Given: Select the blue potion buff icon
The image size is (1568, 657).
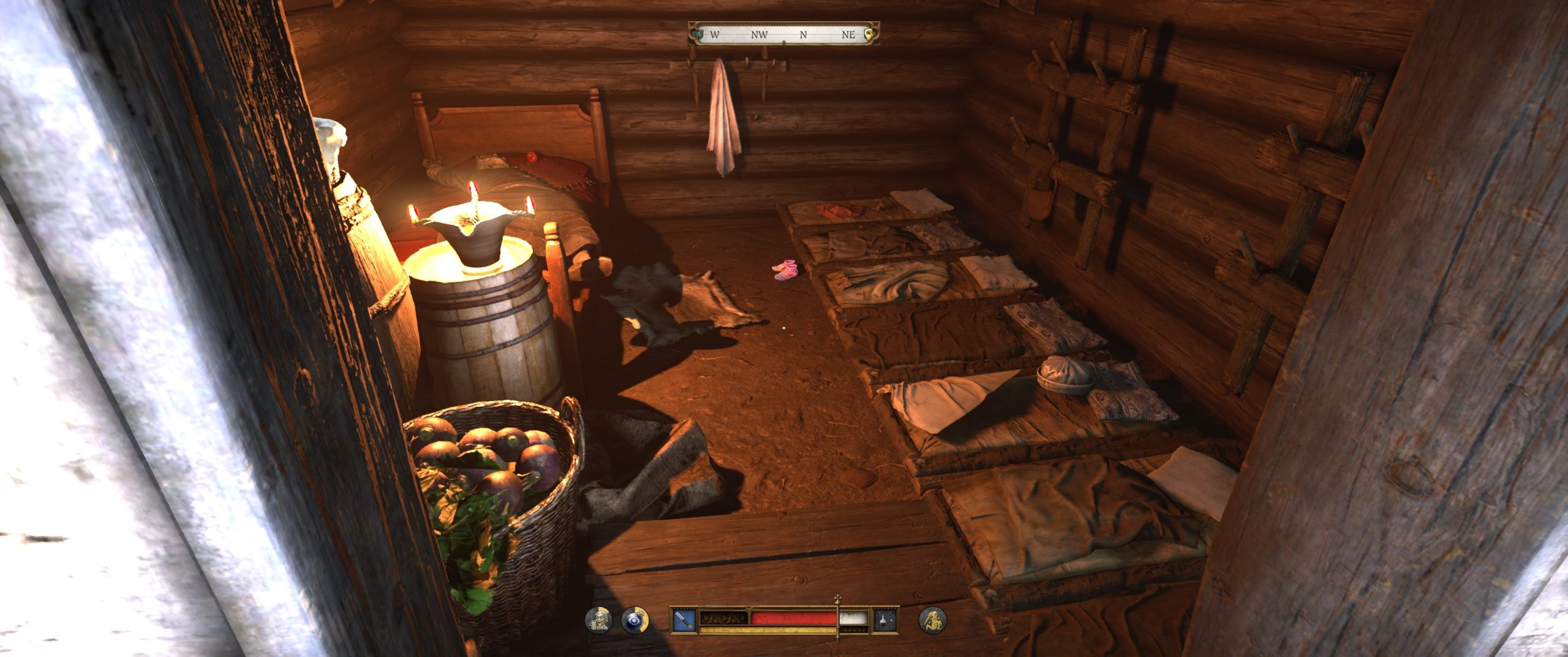Looking at the screenshot, I should (635, 620).
